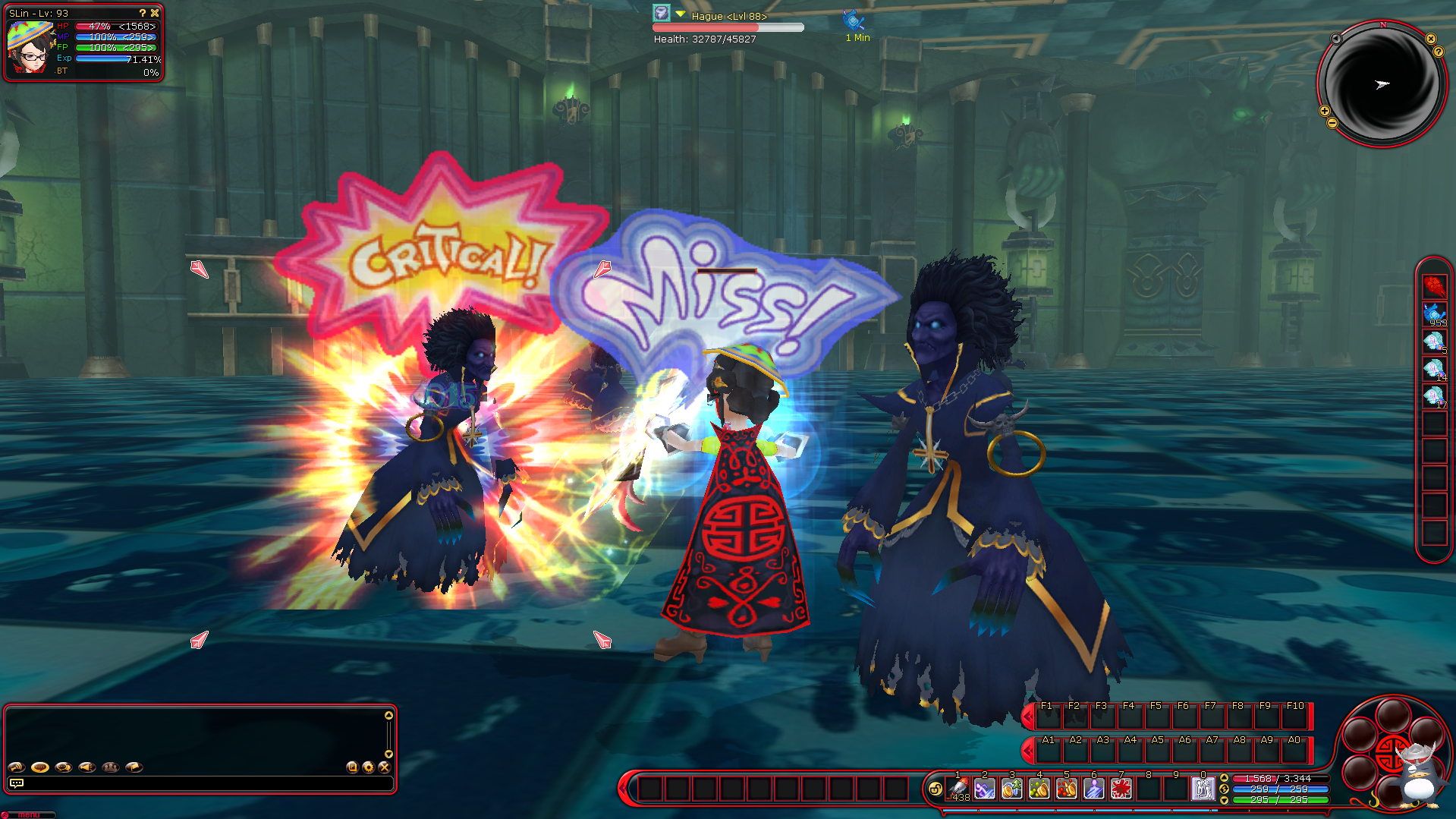Select the white figures skill in slot 0
This screenshot has width=1456, height=819.
[1203, 789]
